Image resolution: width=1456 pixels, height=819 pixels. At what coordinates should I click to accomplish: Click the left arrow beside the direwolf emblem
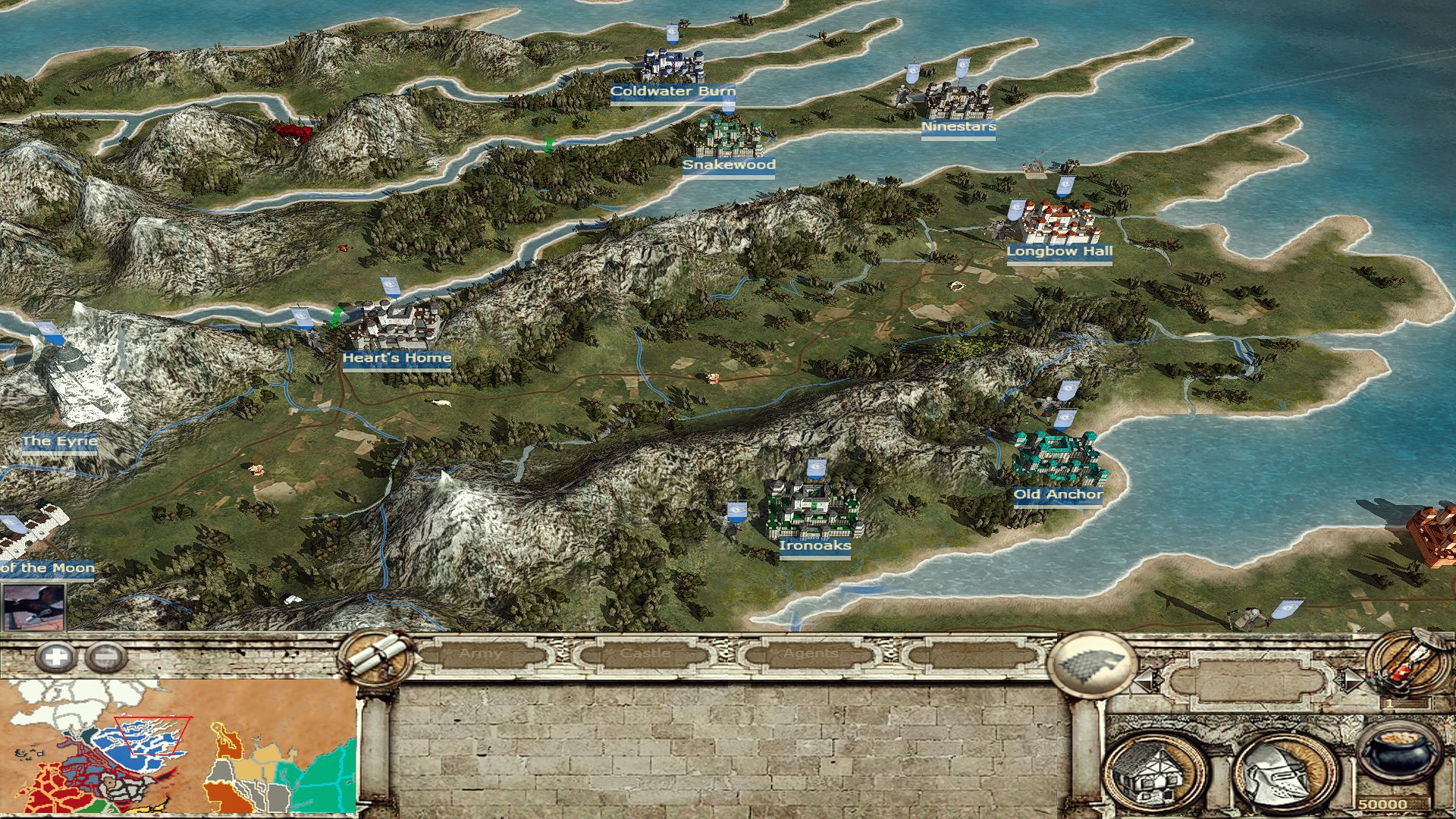point(1146,680)
